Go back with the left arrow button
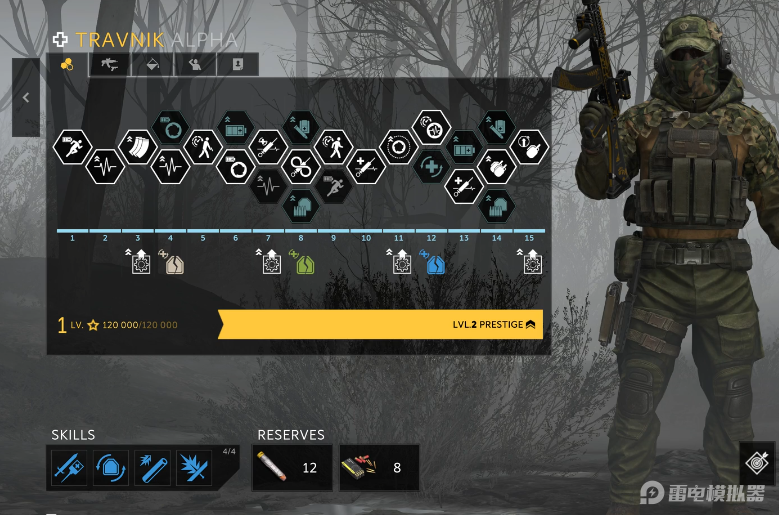The image size is (779, 515). [26, 98]
